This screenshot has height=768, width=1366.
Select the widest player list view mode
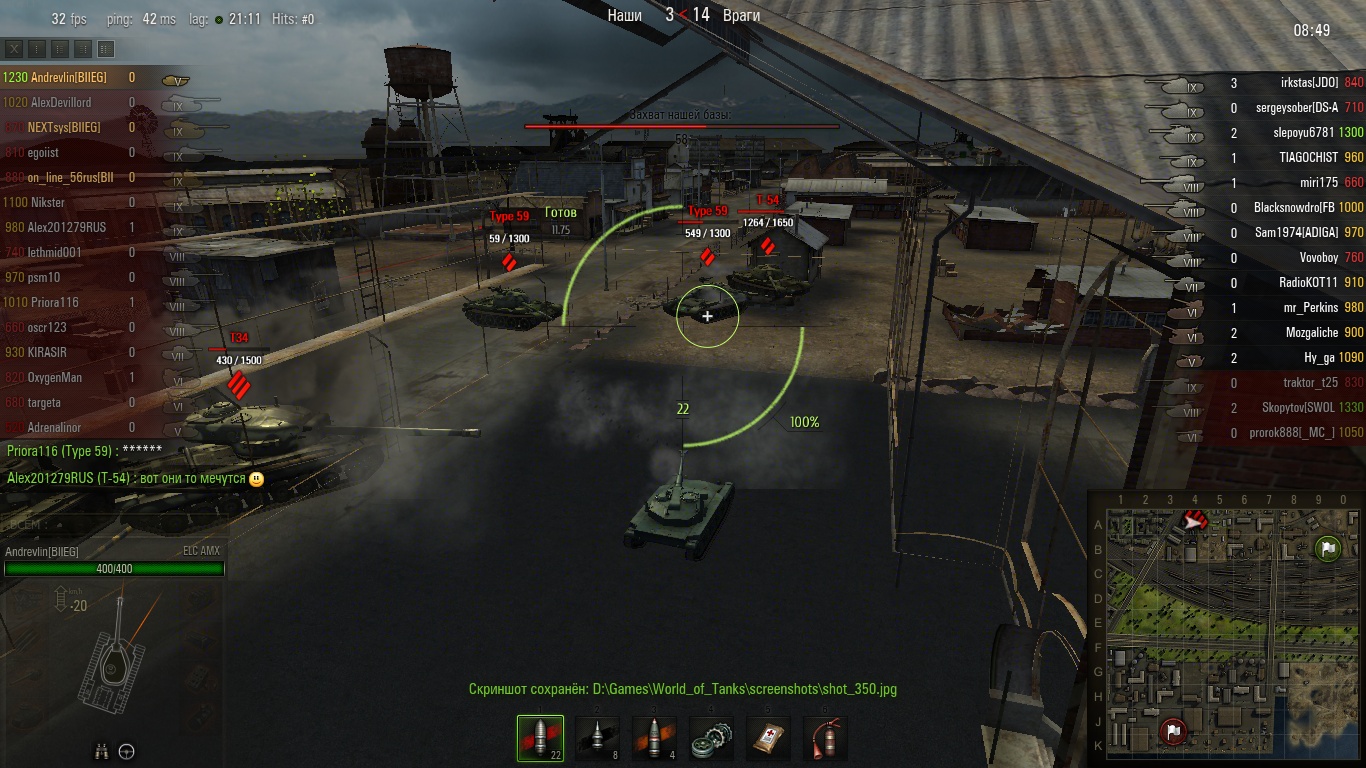106,49
